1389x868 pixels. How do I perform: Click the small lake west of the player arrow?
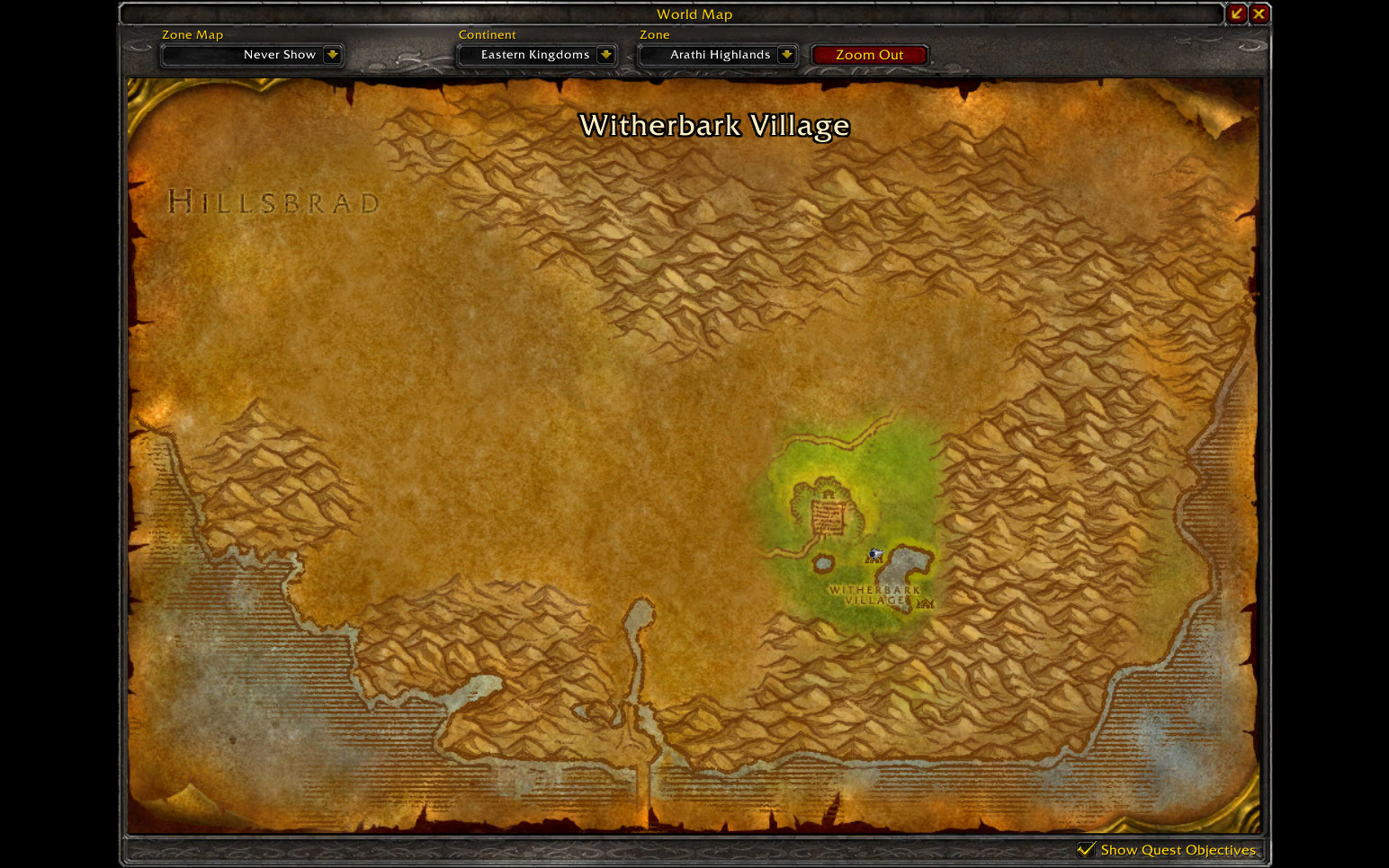click(x=823, y=563)
